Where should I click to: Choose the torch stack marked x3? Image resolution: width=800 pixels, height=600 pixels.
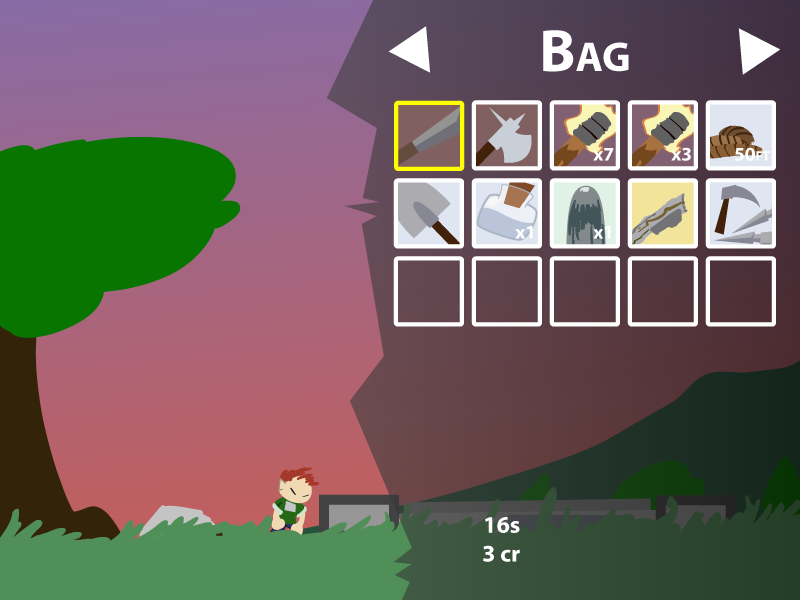pyautogui.click(x=663, y=136)
